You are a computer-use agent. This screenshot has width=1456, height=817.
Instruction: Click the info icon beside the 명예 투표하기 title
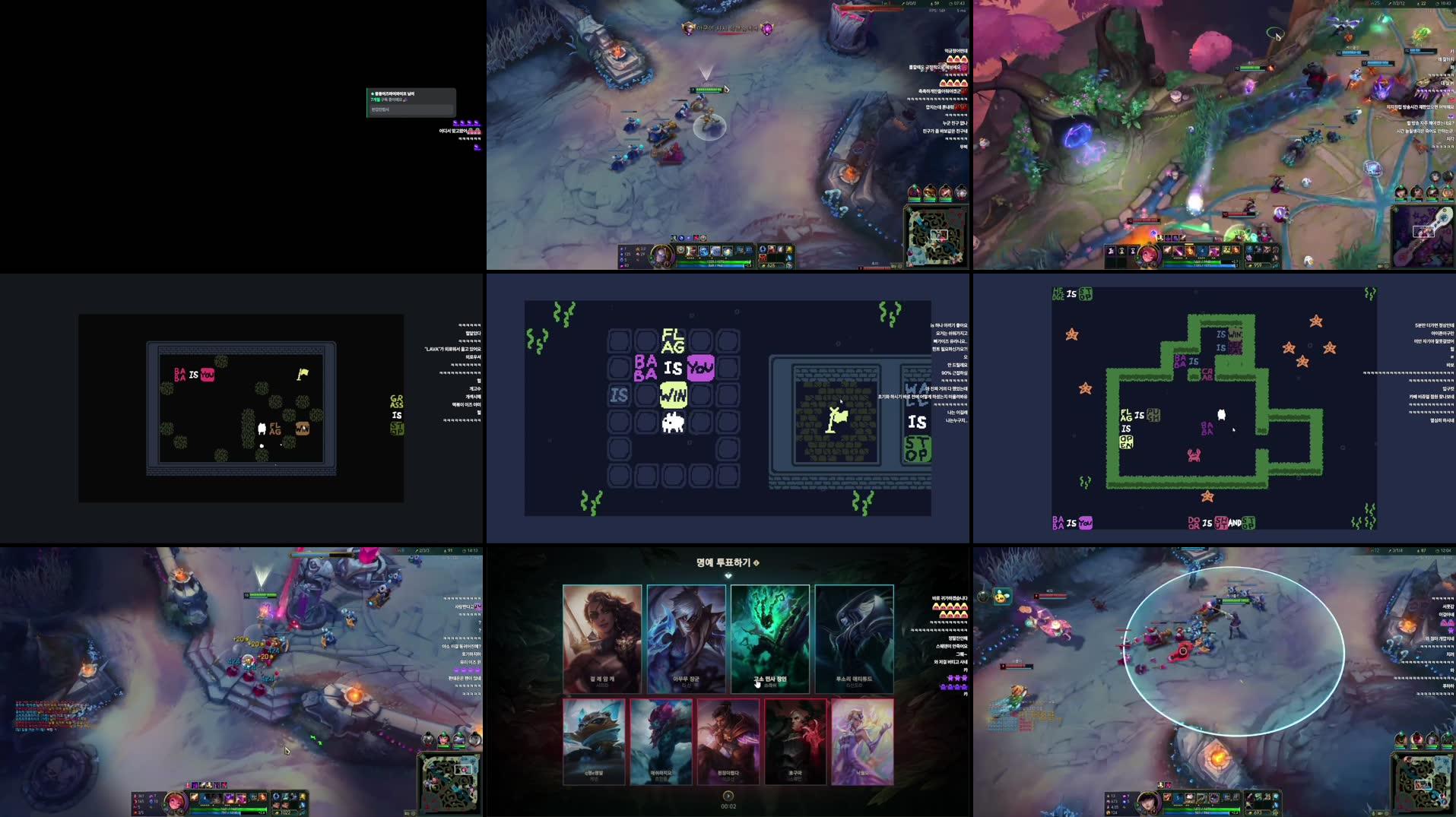coord(756,562)
